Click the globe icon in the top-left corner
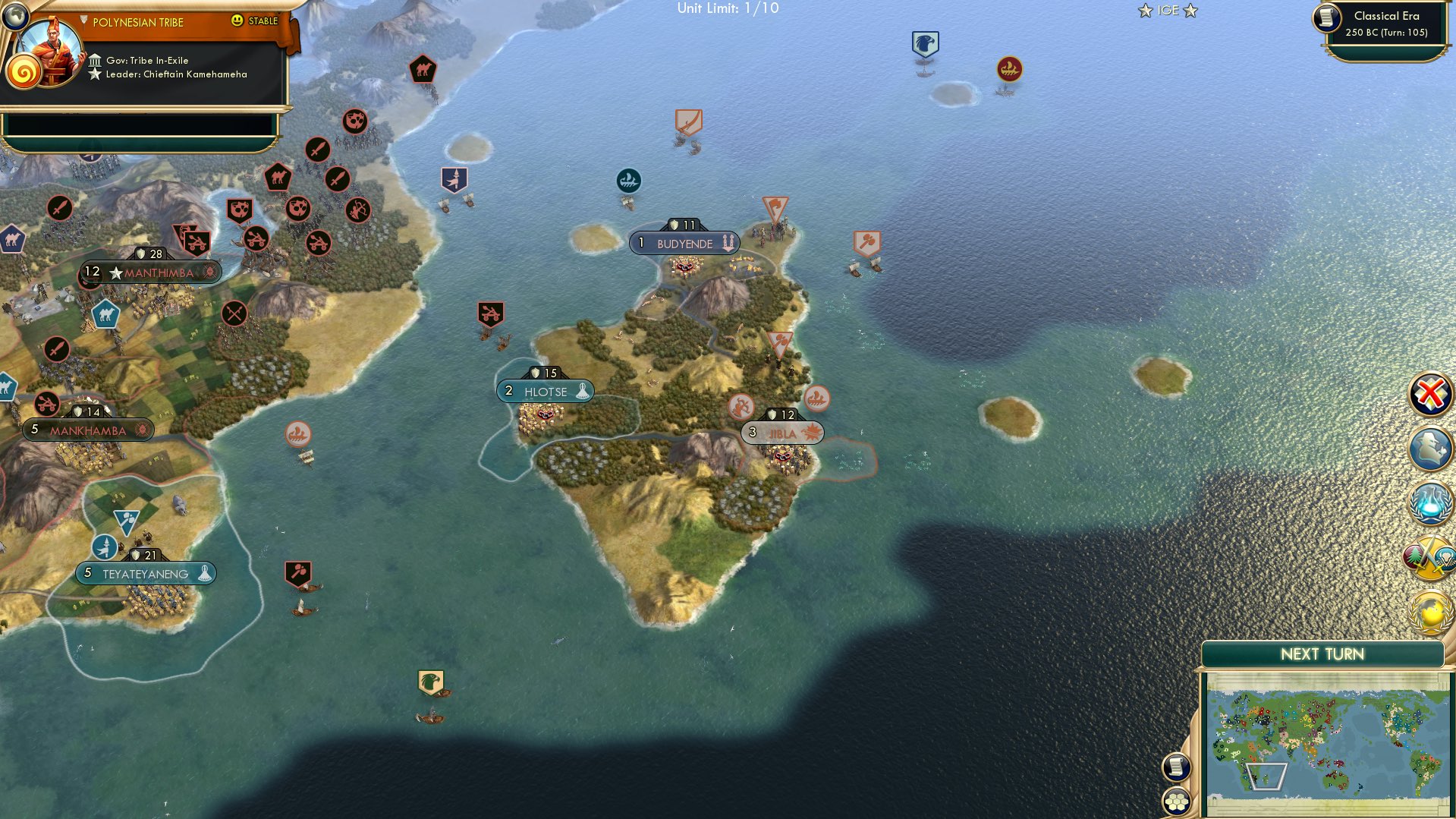1456x819 pixels. (15, 15)
